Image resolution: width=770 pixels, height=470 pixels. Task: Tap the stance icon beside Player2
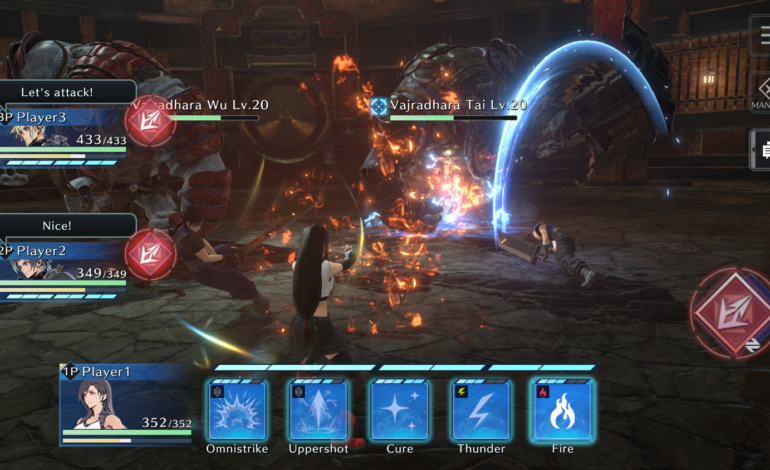click(x=151, y=253)
